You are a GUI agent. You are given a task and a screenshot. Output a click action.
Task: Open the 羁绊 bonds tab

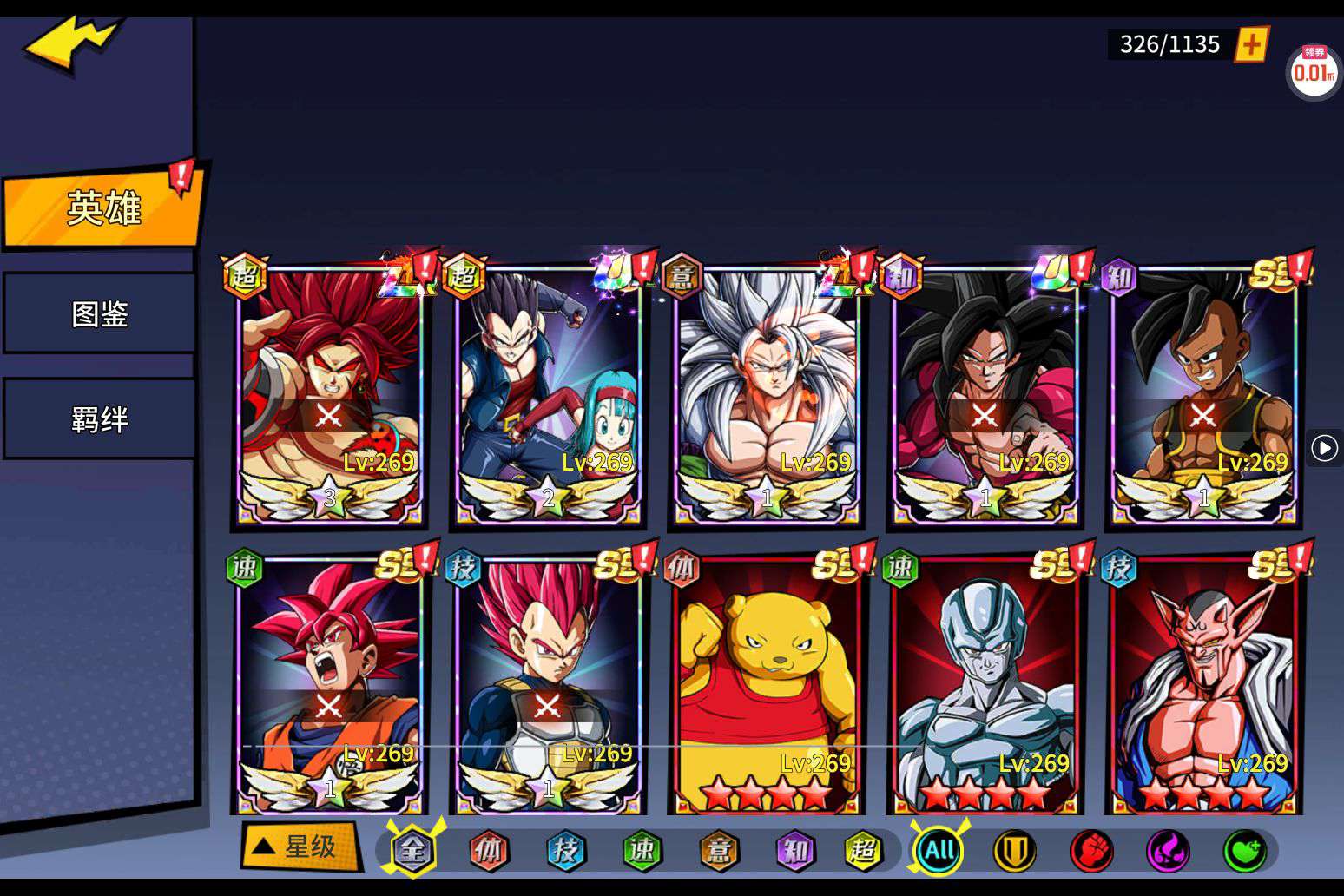(100, 419)
